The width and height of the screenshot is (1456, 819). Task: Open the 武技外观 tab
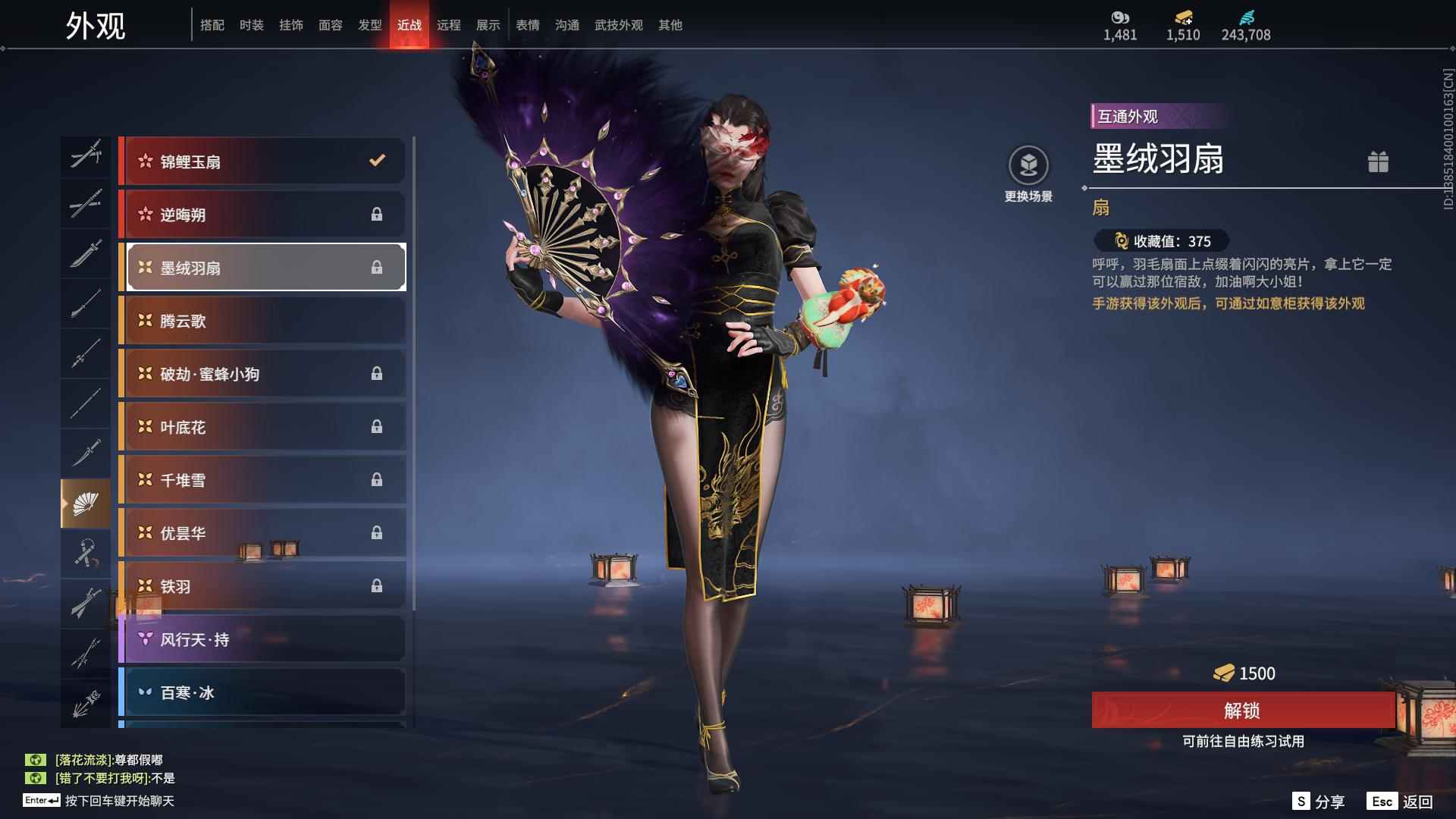click(618, 25)
